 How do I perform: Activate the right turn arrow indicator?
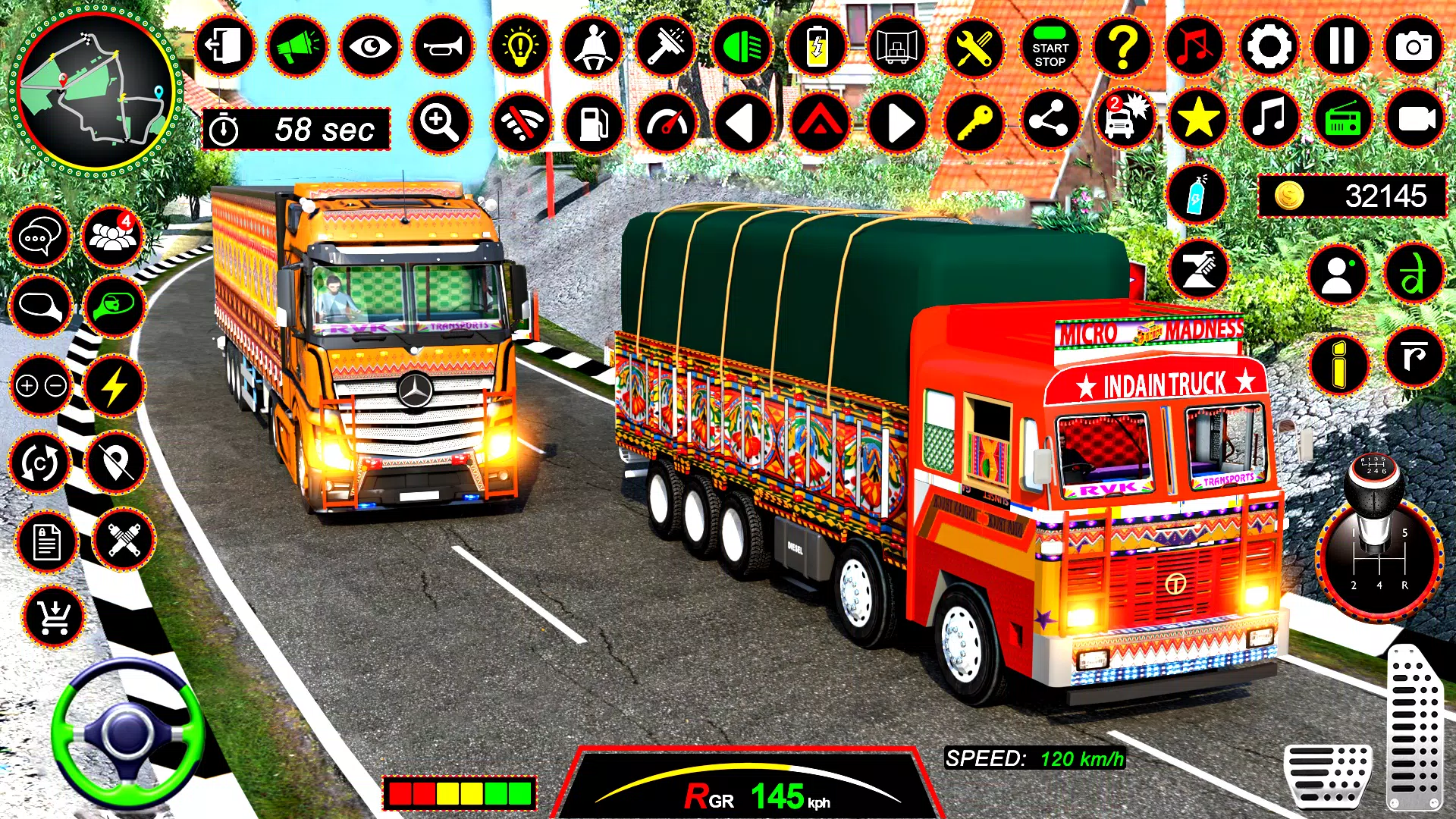[898, 123]
